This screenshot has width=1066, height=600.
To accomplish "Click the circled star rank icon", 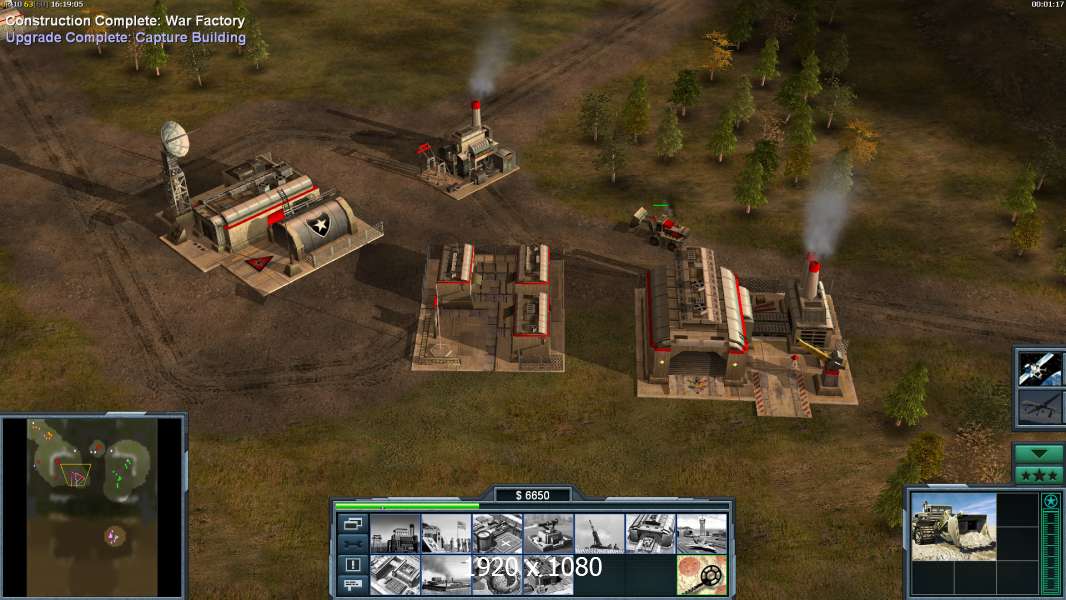I will [1050, 501].
